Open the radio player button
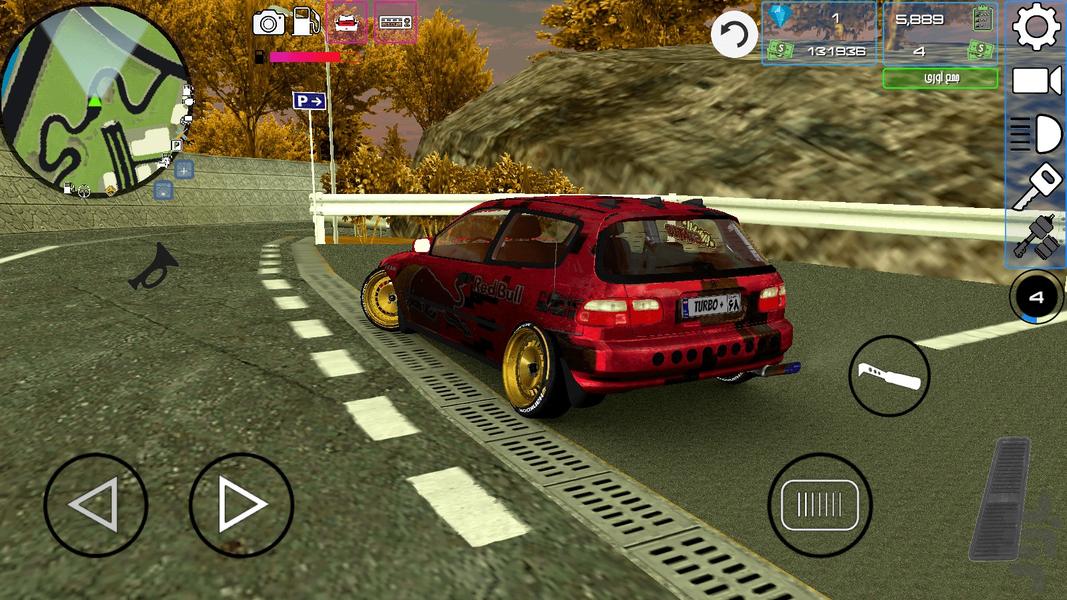The image size is (1067, 600). 395,22
